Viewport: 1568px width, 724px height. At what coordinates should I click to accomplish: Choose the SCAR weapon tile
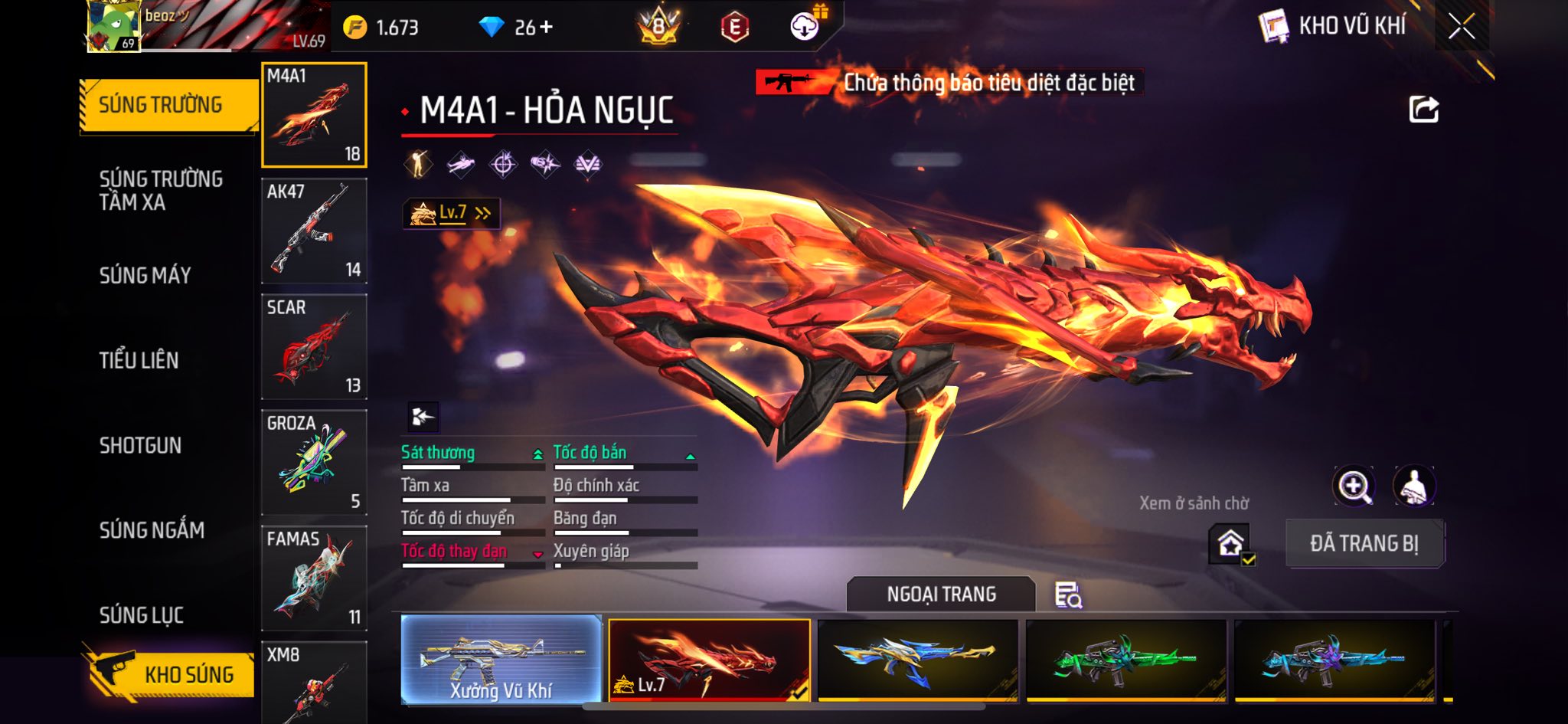pos(314,347)
